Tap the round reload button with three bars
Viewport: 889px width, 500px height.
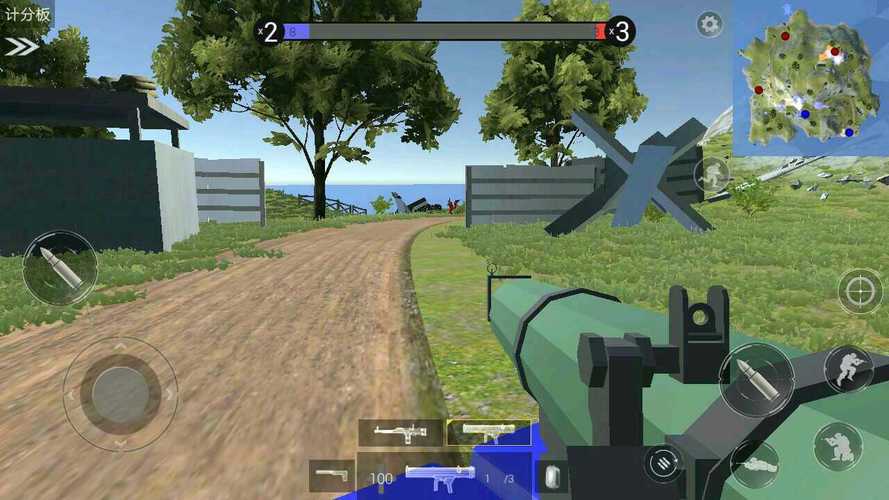tap(662, 461)
